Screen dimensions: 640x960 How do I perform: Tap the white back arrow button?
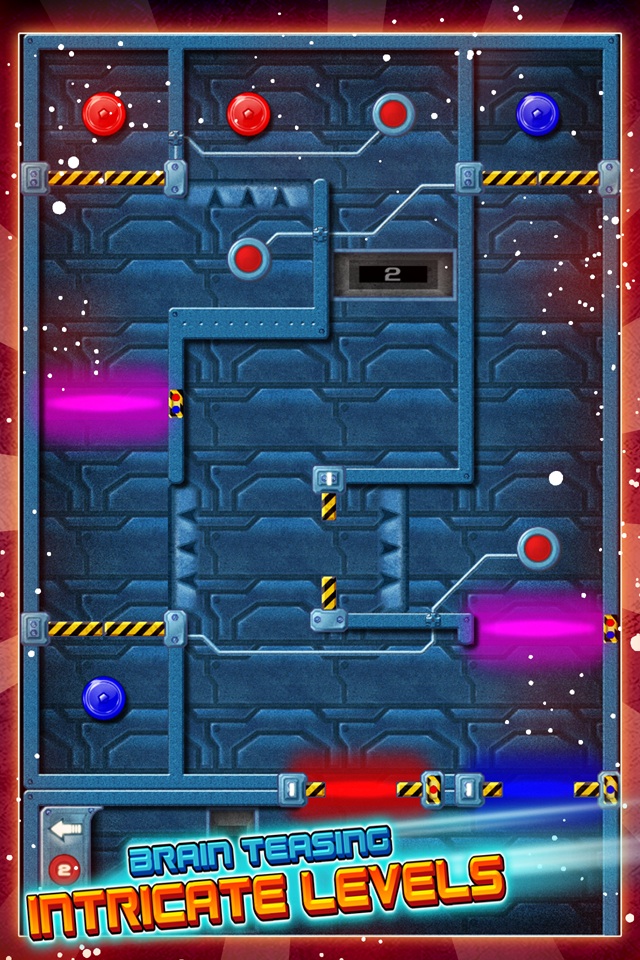[x=66, y=828]
